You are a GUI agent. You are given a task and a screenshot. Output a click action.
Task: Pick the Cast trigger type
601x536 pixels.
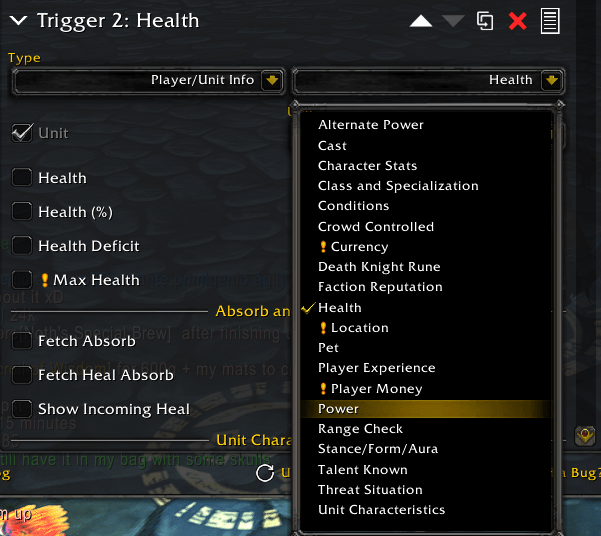(x=333, y=145)
